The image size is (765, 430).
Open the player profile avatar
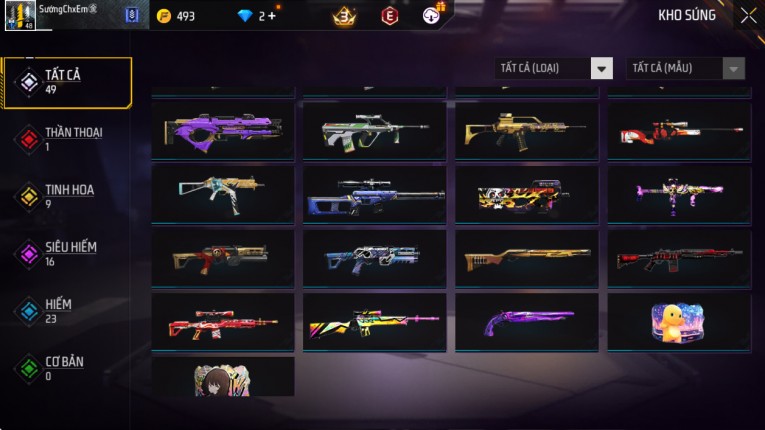[x=21, y=16]
